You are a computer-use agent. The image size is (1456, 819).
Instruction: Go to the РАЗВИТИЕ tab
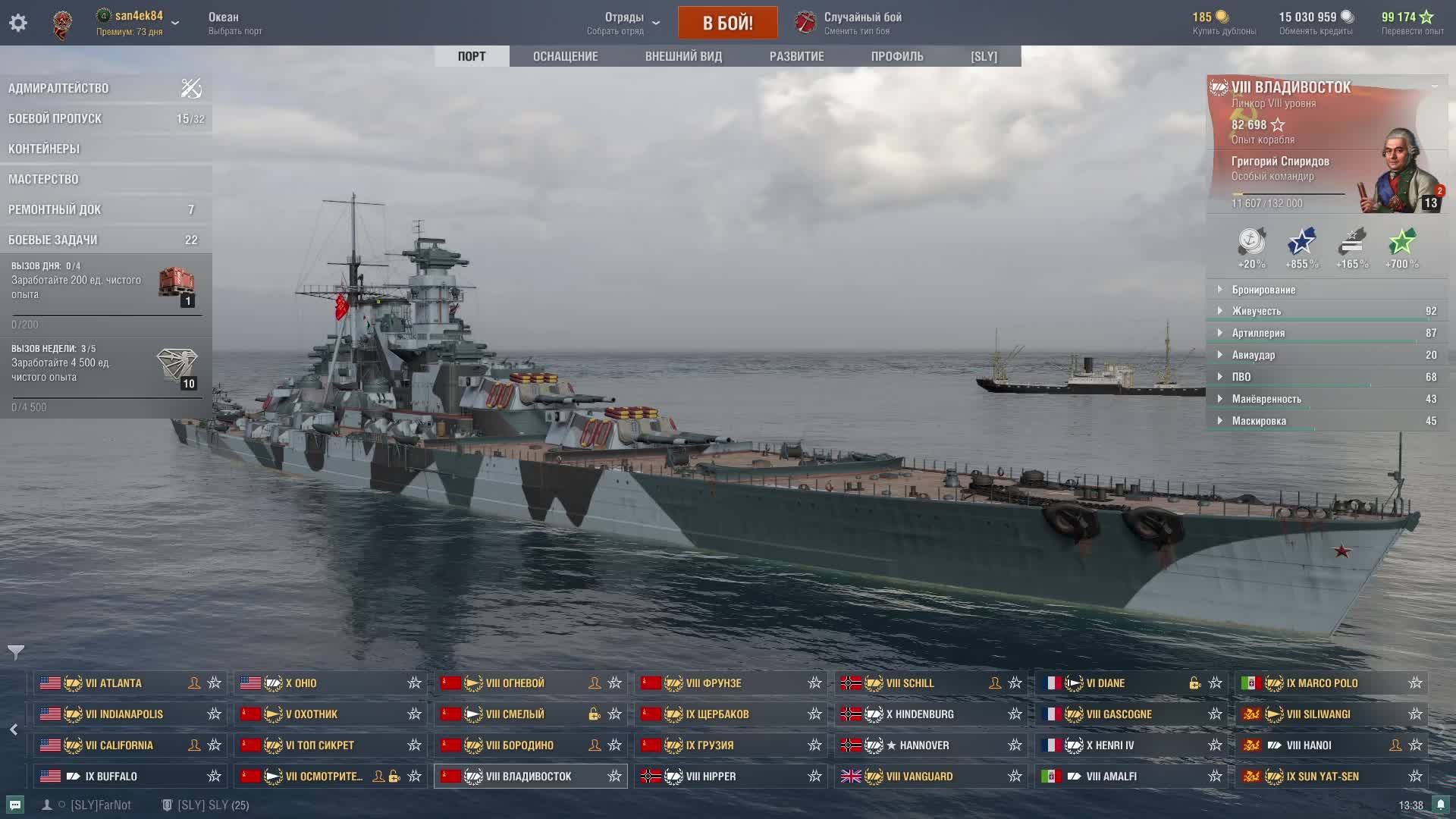click(x=796, y=56)
